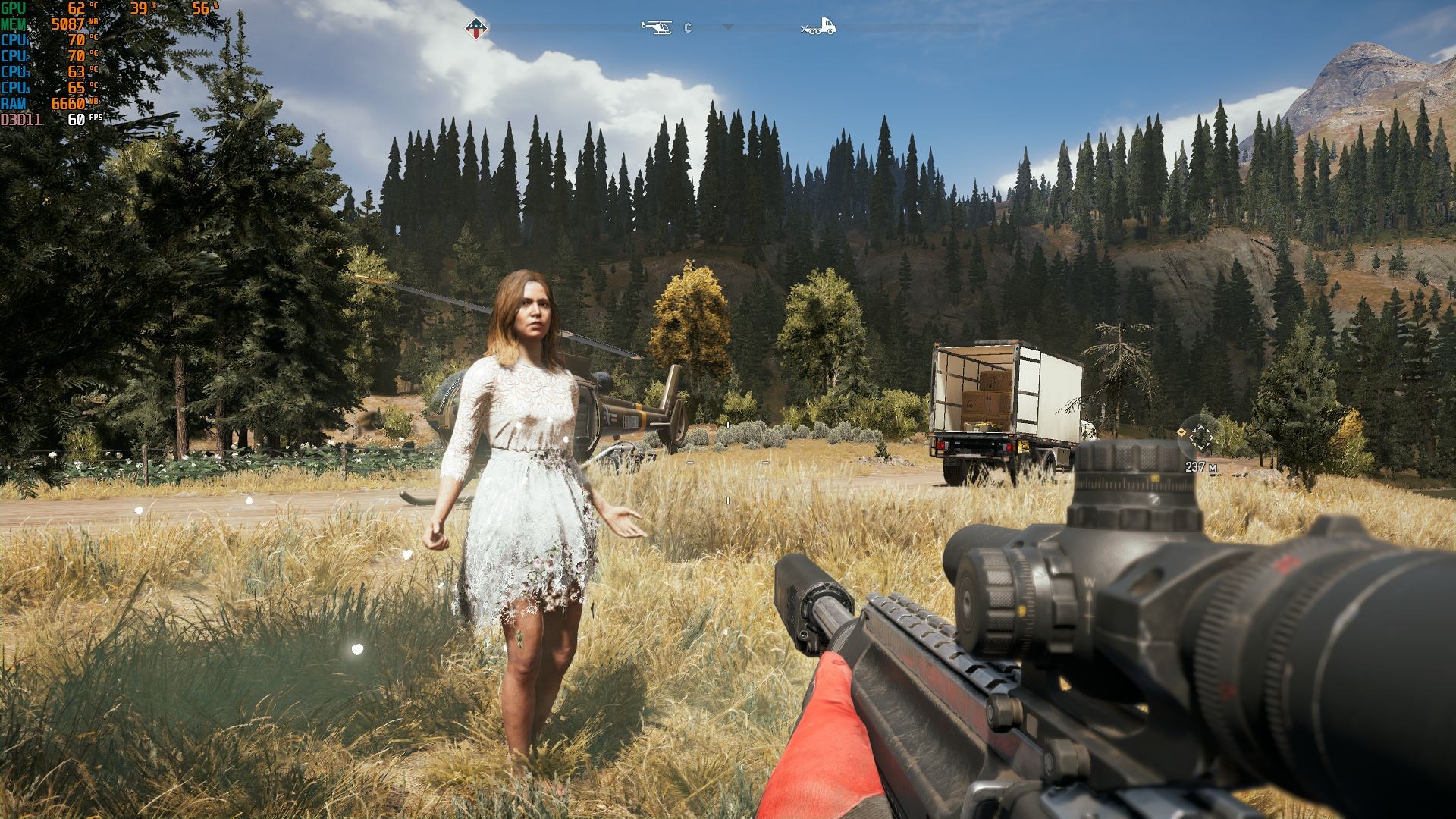This screenshot has height=819, width=1456.
Task: Click the truck icon on the compass bar
Action: 819,27
